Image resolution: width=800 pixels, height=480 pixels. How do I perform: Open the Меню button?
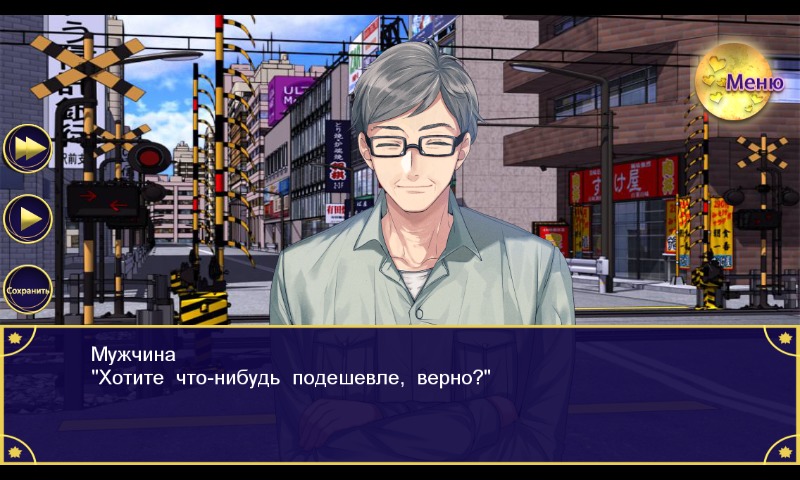(x=741, y=82)
